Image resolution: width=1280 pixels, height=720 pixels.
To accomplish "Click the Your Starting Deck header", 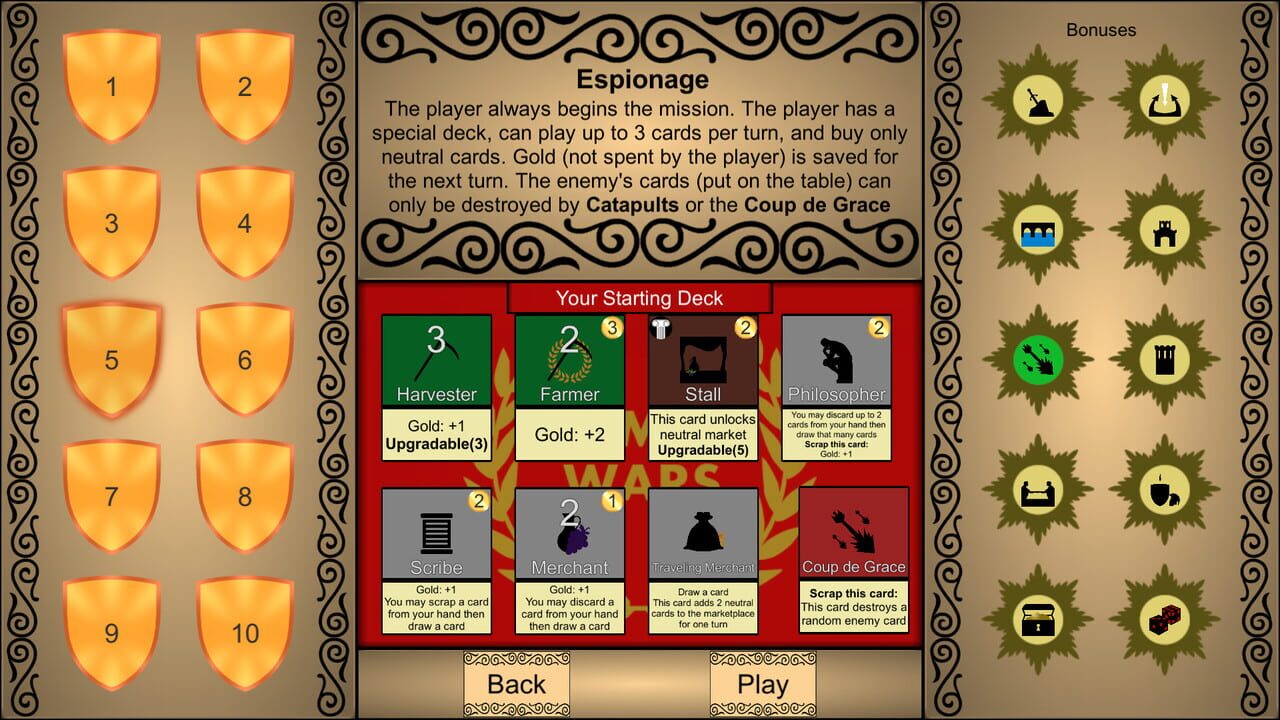I will [639, 297].
